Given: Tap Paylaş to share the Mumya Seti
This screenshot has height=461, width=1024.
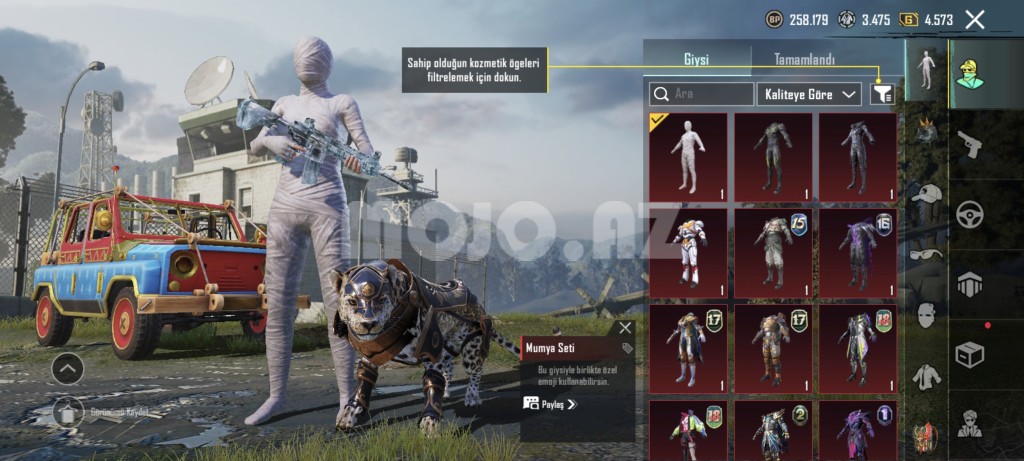Looking at the screenshot, I should click(x=551, y=404).
